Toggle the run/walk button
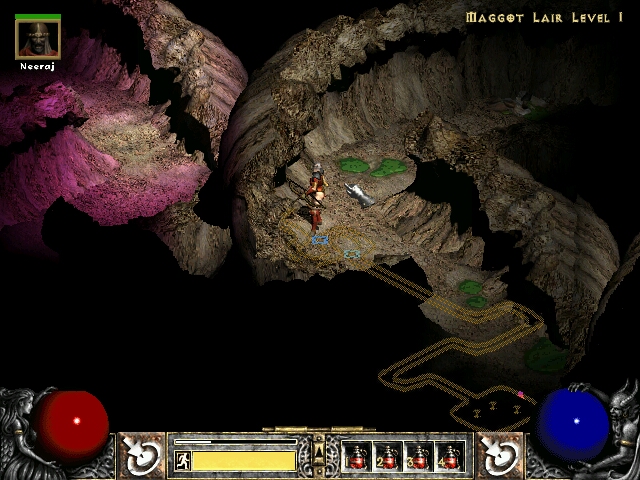 tap(182, 460)
